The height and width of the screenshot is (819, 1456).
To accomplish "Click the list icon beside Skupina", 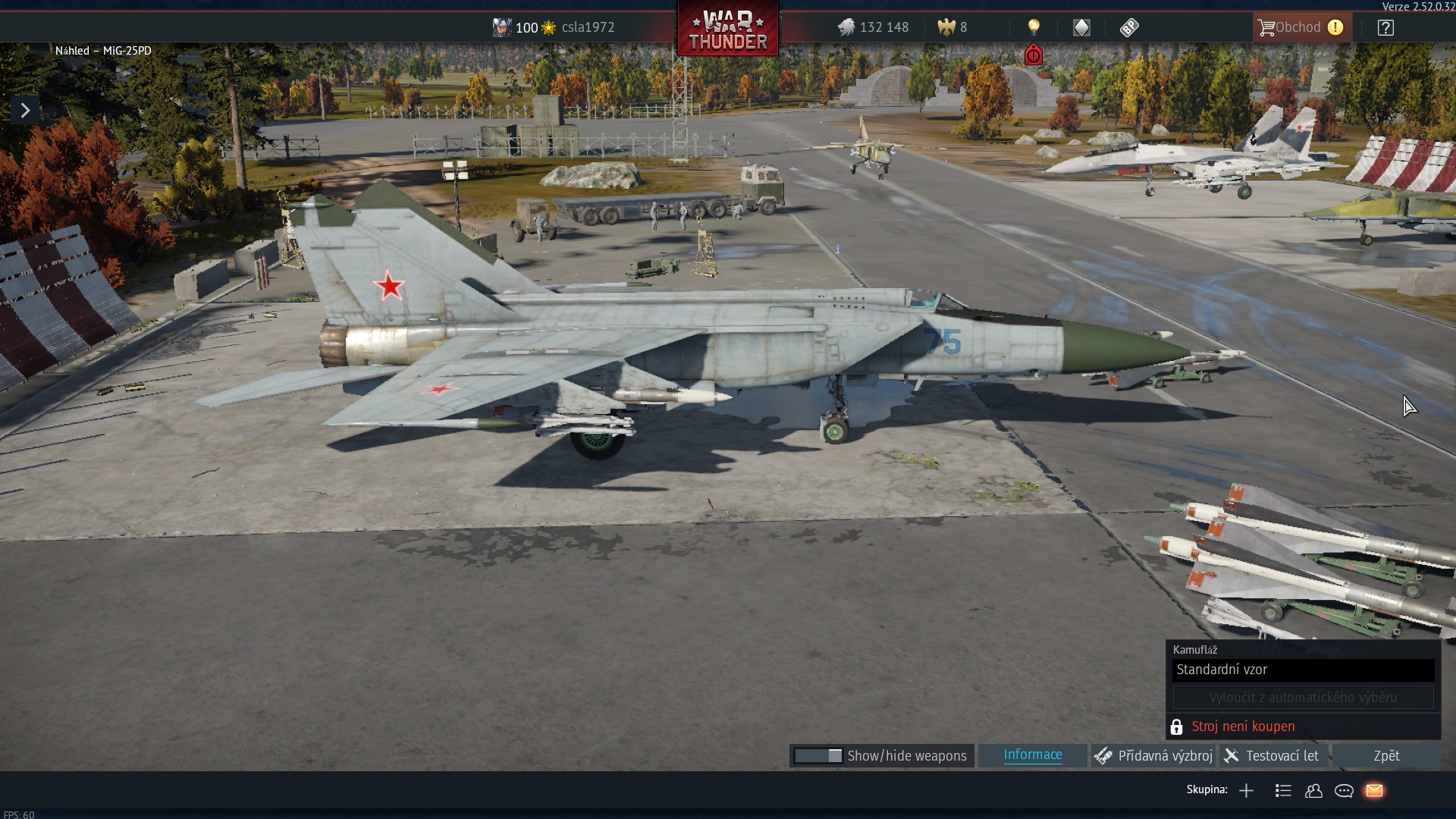I will coord(1283,791).
